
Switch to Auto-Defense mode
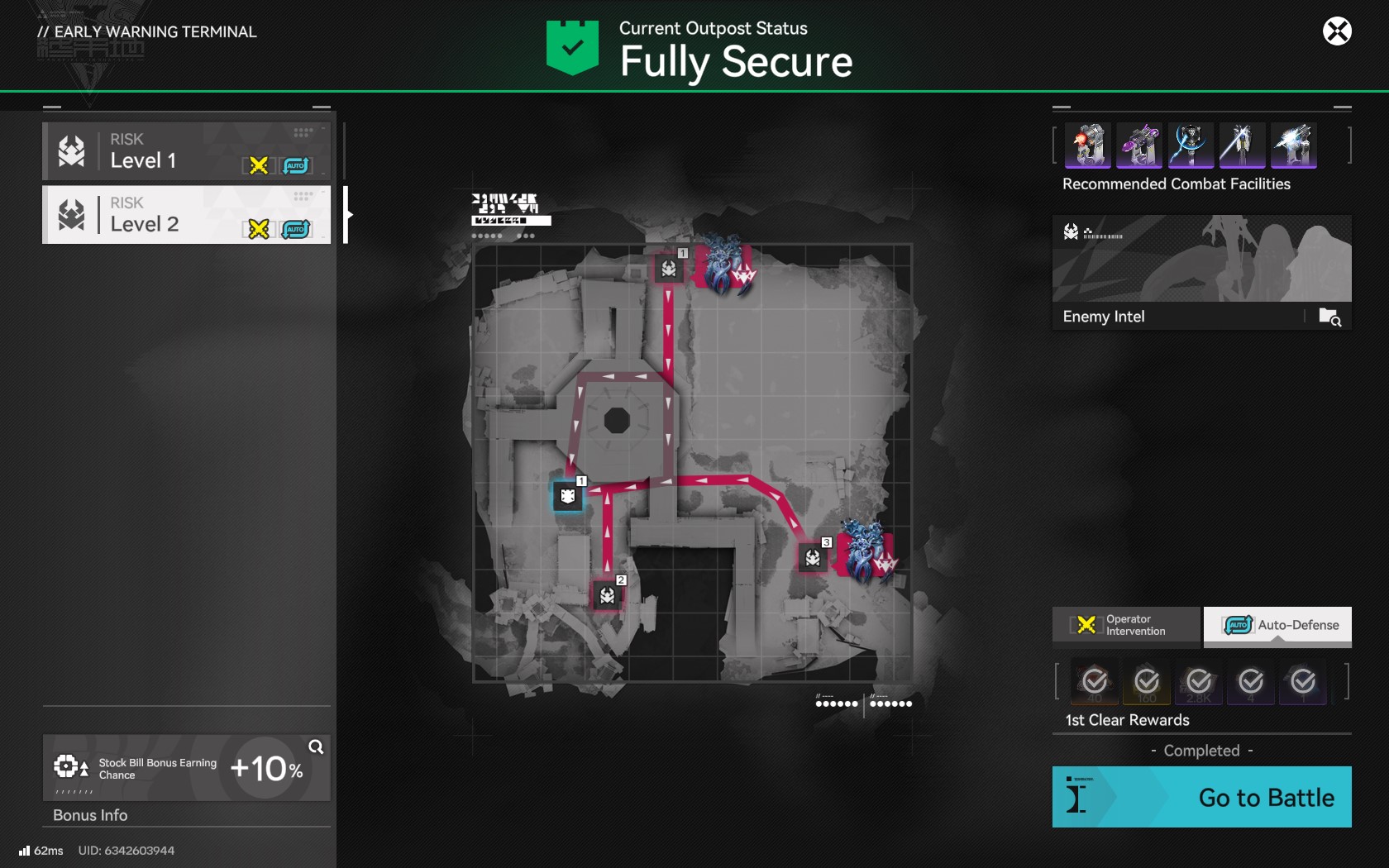click(x=1277, y=625)
